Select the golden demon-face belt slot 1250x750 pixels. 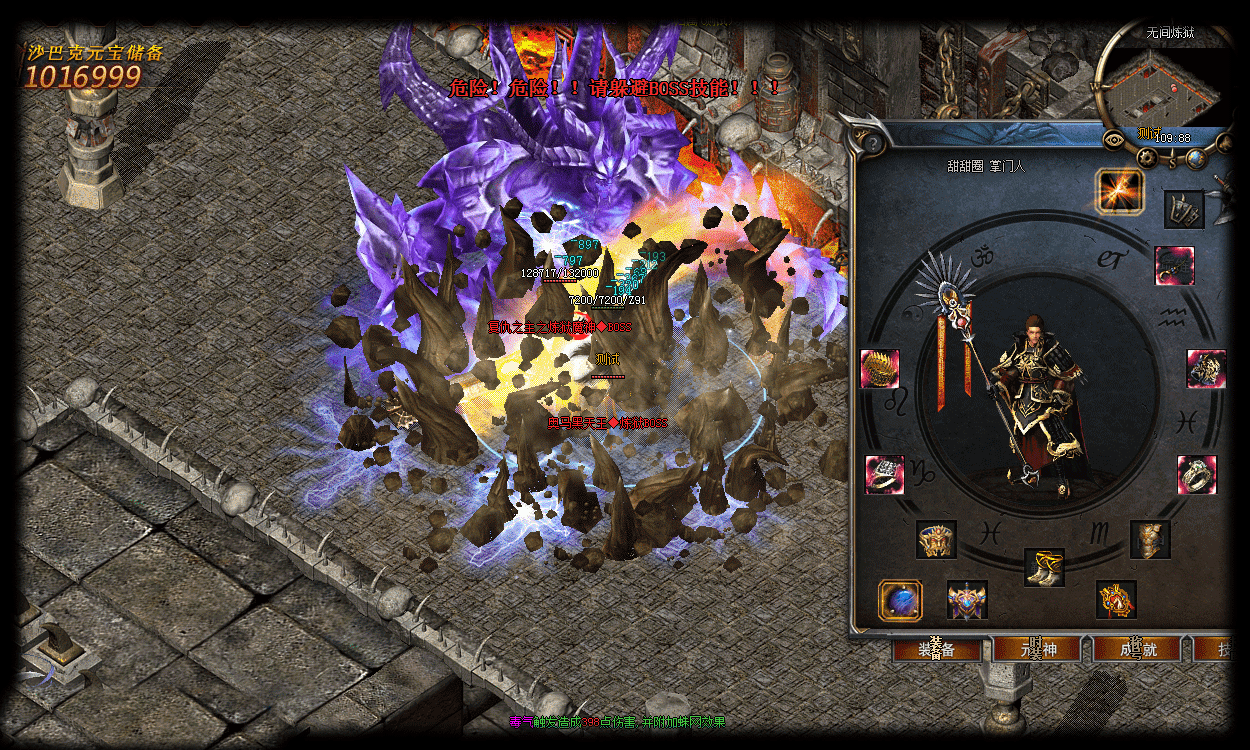(936, 539)
